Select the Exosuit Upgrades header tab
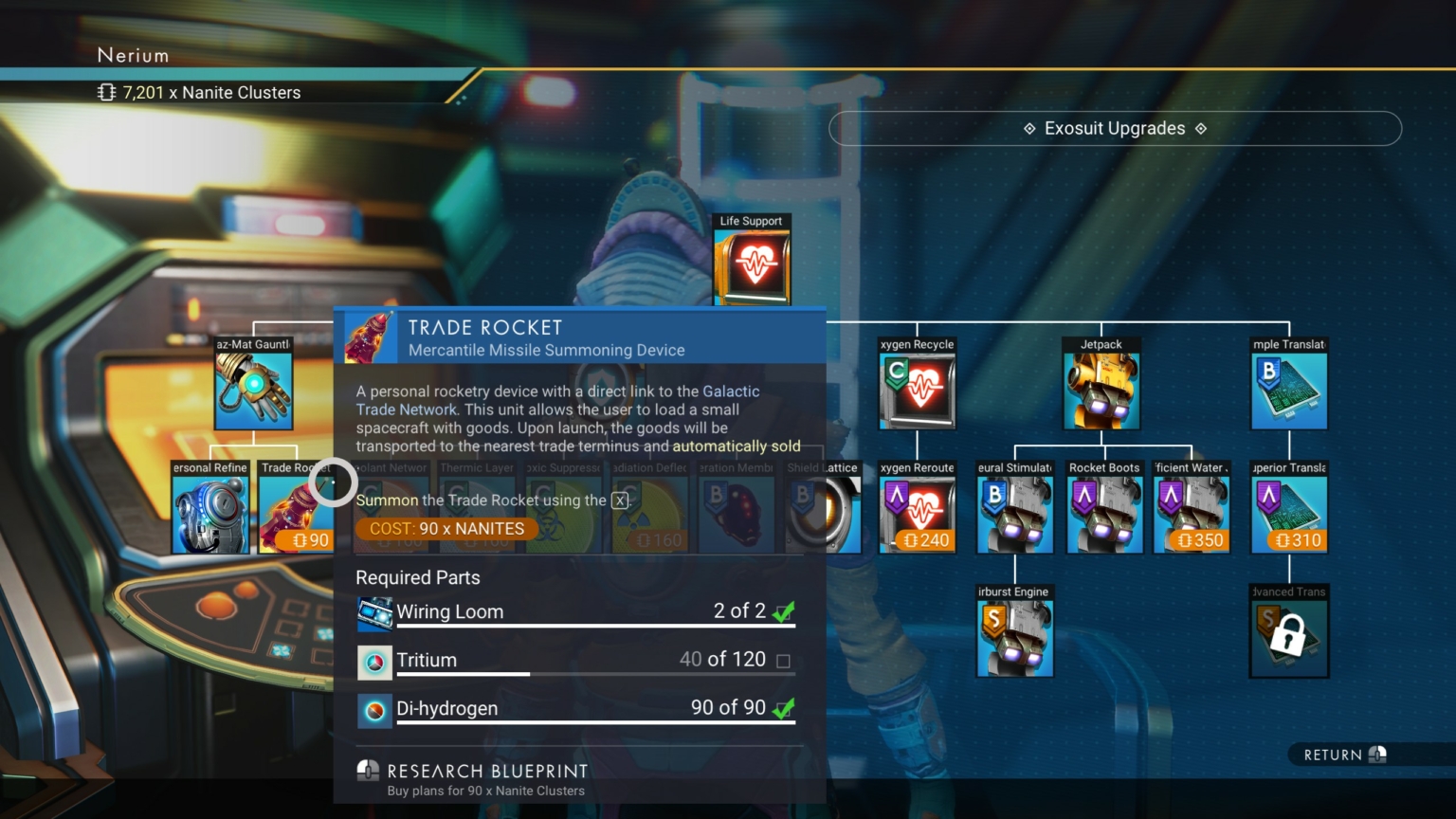 point(1115,128)
